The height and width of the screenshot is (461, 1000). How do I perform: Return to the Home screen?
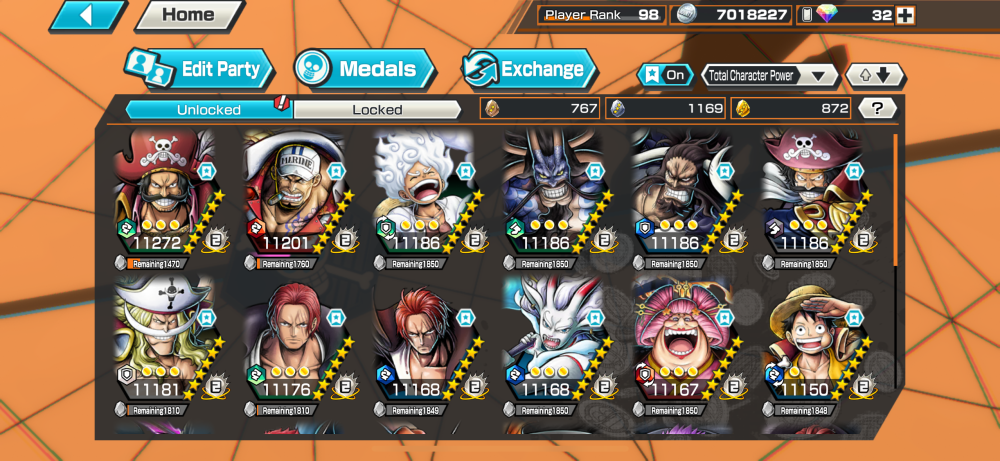coord(188,15)
